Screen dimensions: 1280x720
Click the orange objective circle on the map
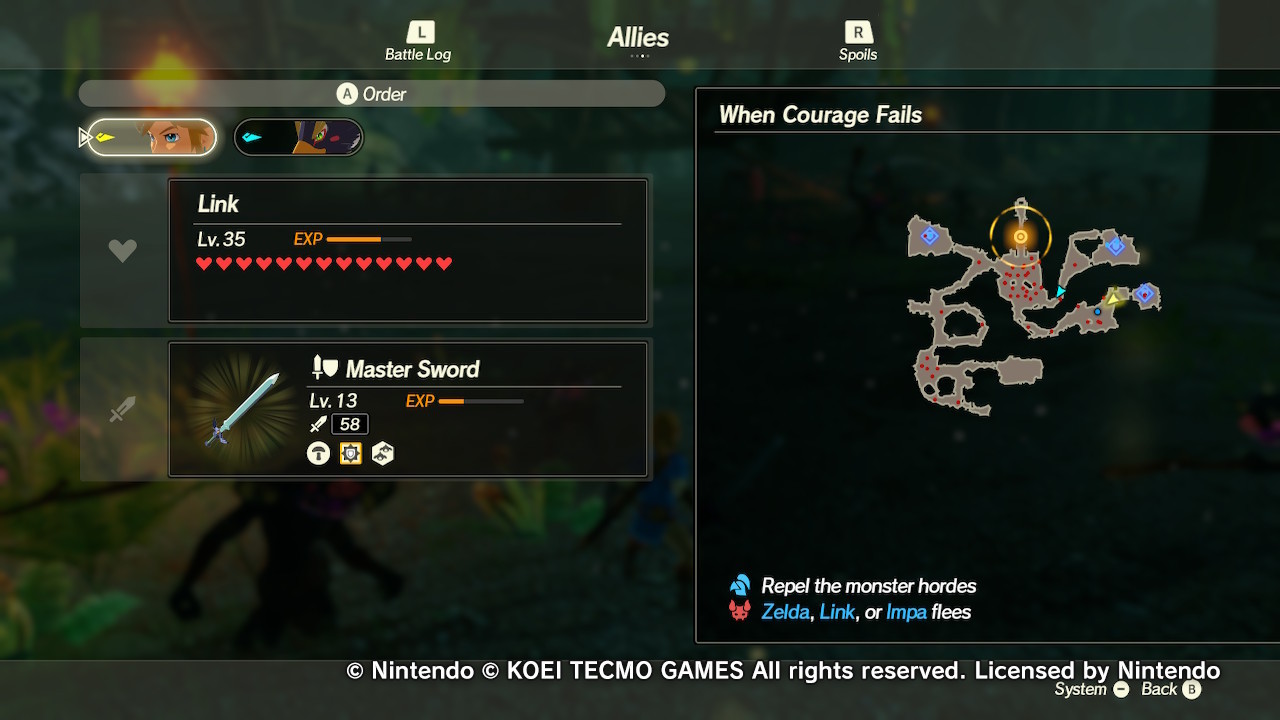pos(1020,236)
